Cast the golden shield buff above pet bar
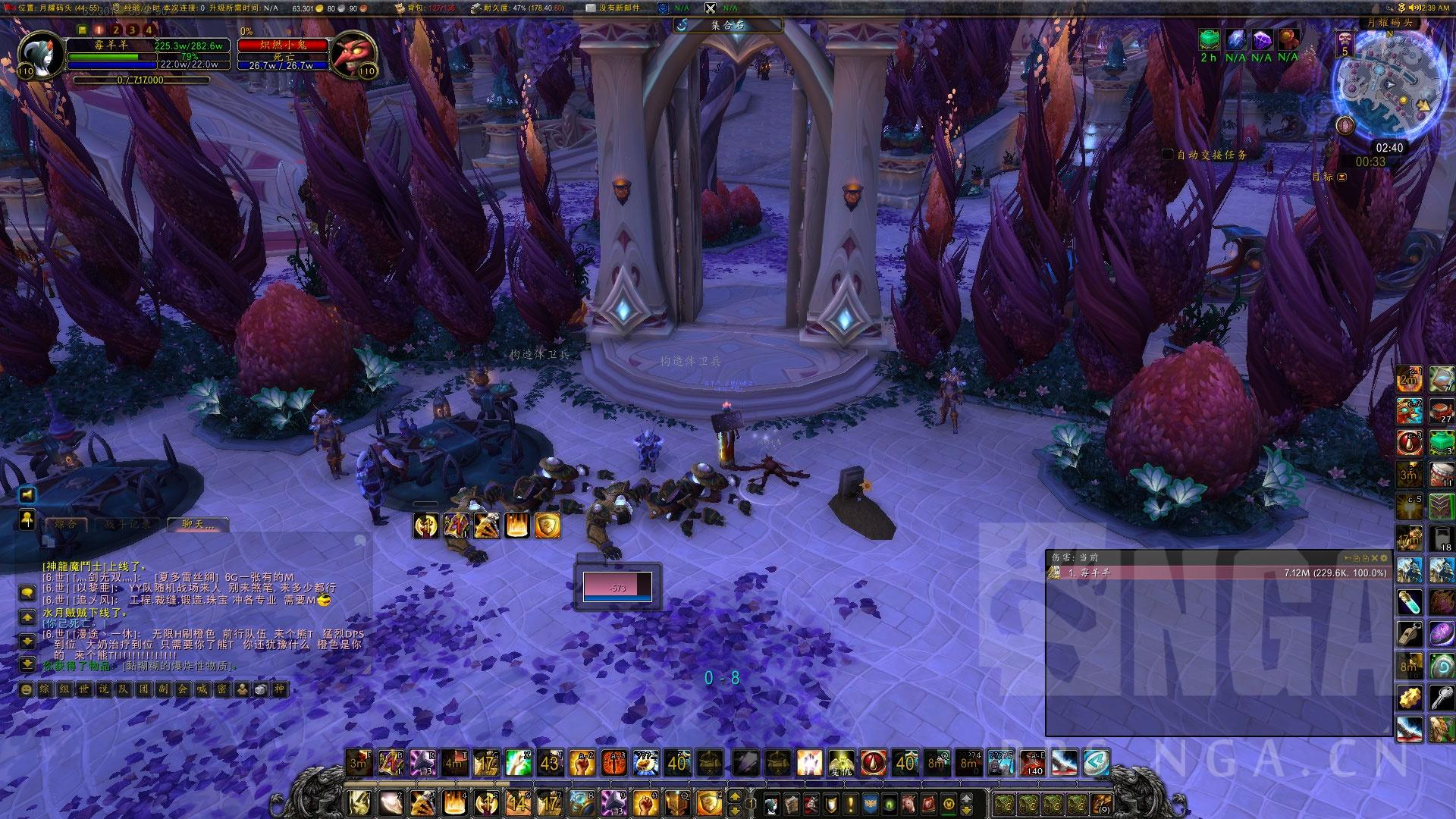This screenshot has width=1456, height=819. point(548,526)
